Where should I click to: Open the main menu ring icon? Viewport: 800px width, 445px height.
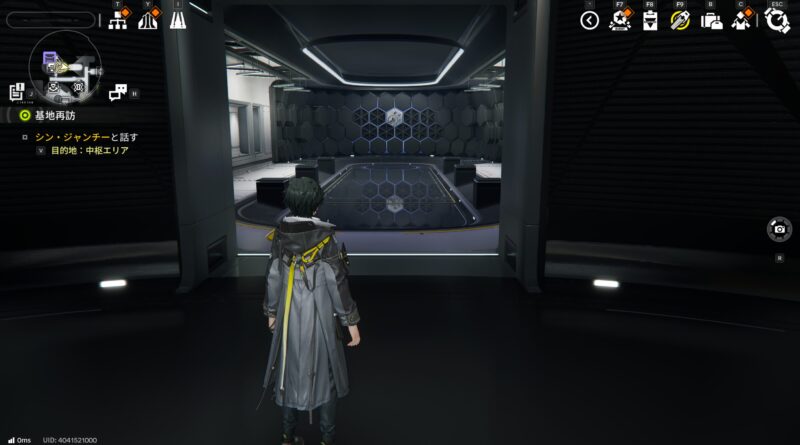tap(777, 21)
